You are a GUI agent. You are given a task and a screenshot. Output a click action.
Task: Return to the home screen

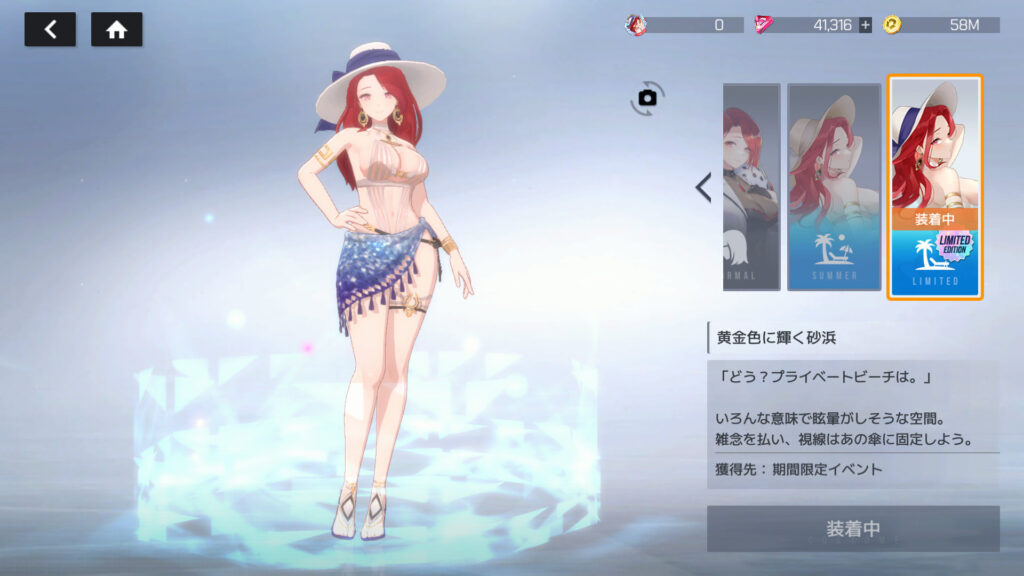[x=116, y=30]
